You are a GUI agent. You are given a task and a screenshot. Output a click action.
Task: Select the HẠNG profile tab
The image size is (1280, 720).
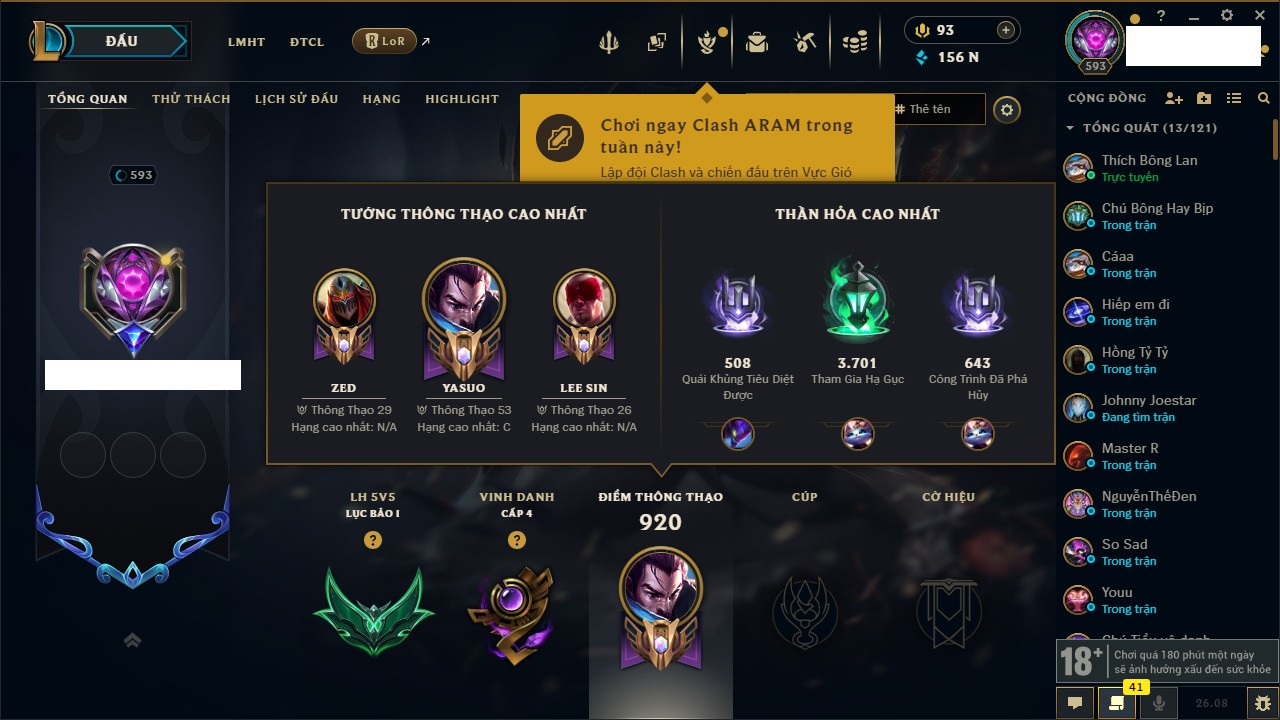tap(381, 99)
